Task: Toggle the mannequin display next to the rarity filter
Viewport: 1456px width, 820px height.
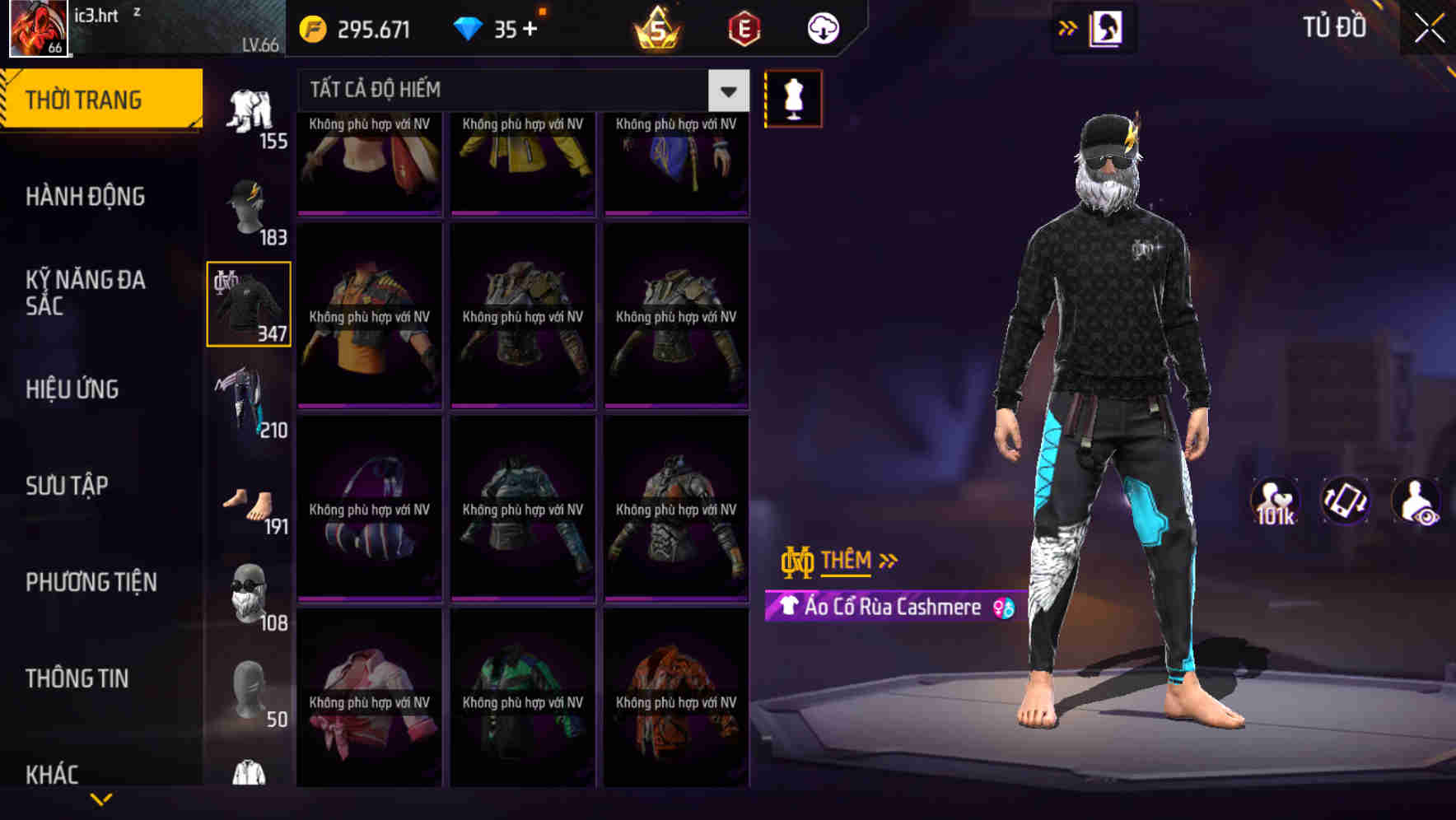Action: (x=793, y=97)
